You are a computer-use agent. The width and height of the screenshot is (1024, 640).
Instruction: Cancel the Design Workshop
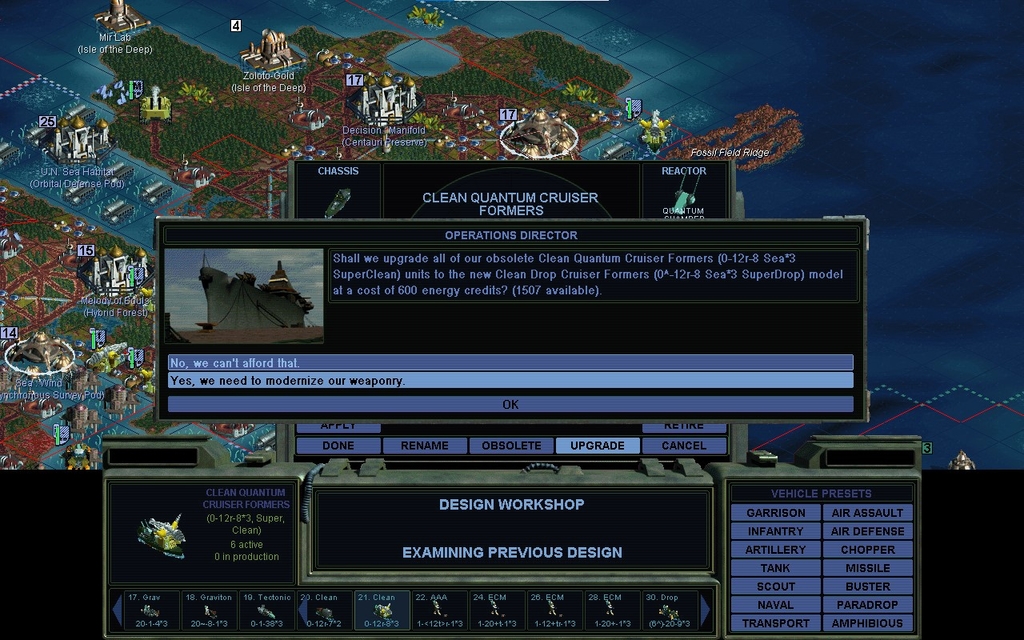click(x=684, y=445)
